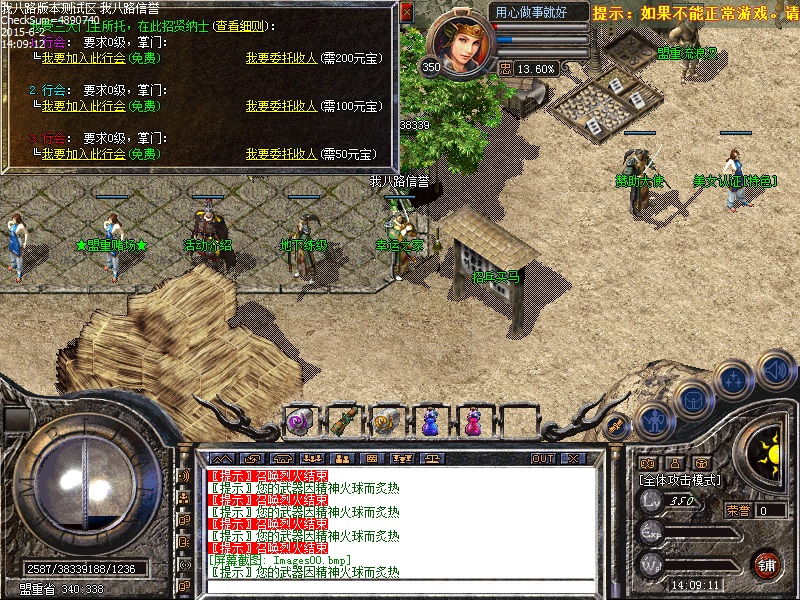Drink the blue potion in the belt
The height and width of the screenshot is (600, 800).
click(431, 422)
